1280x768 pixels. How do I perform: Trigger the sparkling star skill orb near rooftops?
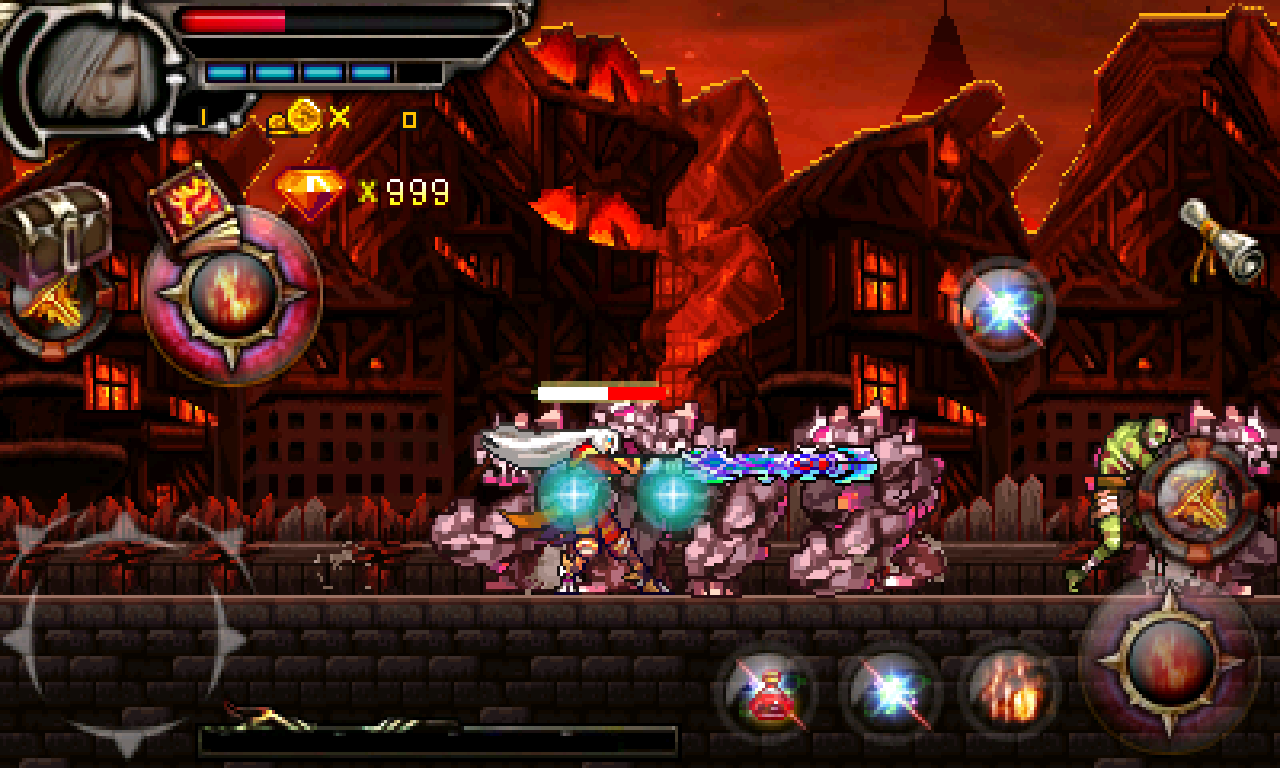pos(1003,308)
